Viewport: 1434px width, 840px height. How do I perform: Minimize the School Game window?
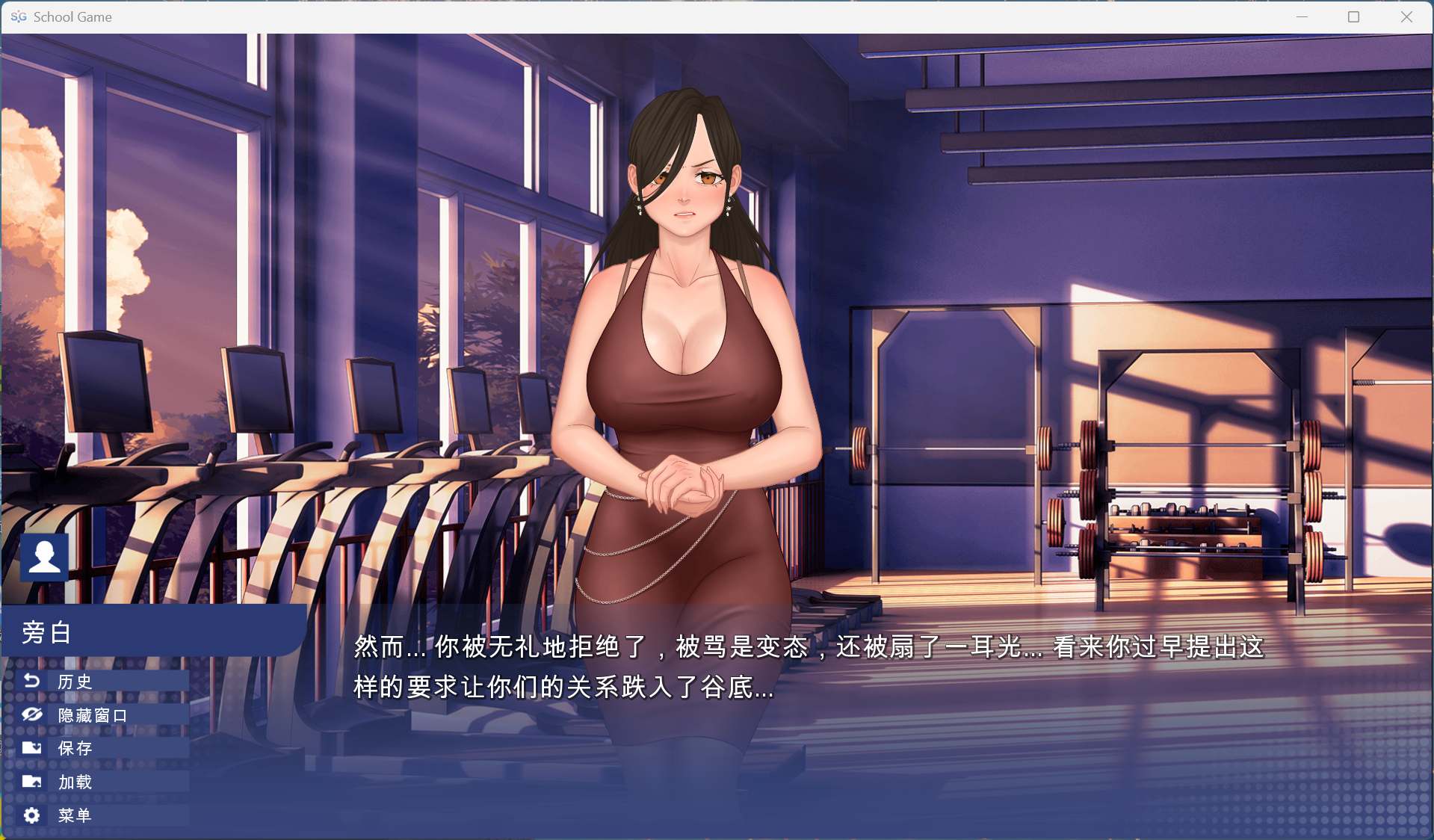[x=1302, y=16]
